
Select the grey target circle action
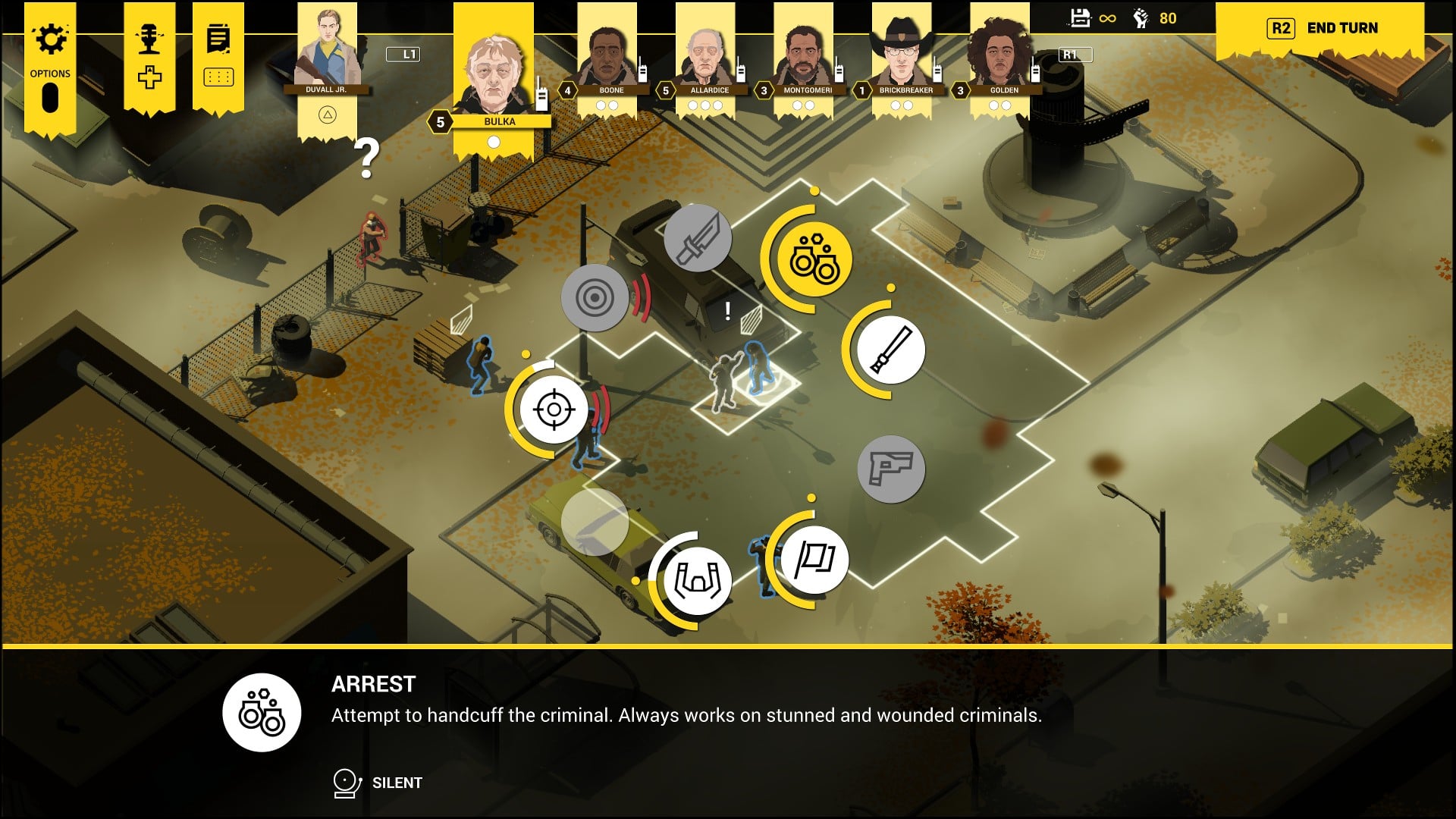click(x=595, y=297)
